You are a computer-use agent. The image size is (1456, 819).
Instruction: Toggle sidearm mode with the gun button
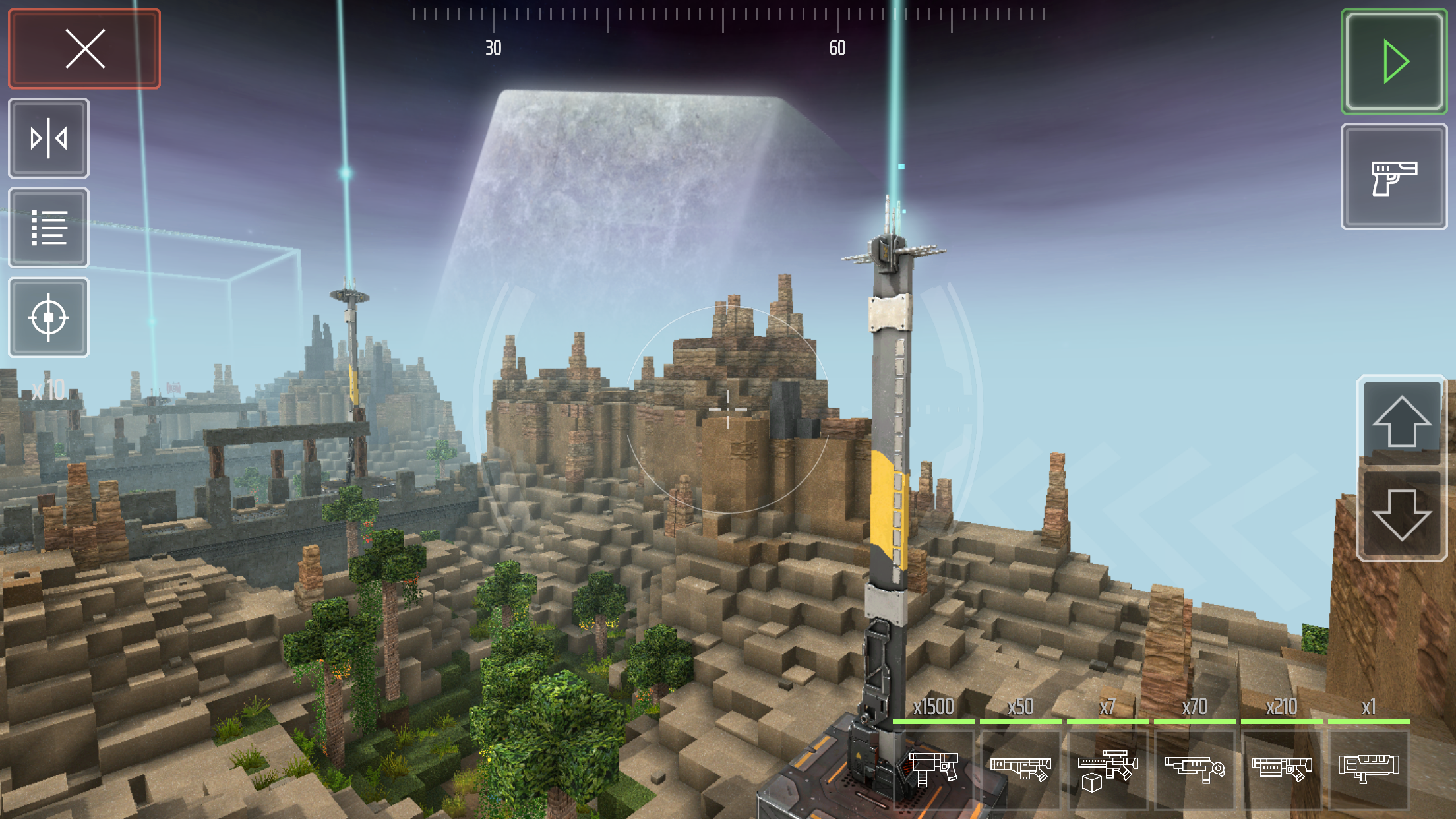[x=1394, y=177]
